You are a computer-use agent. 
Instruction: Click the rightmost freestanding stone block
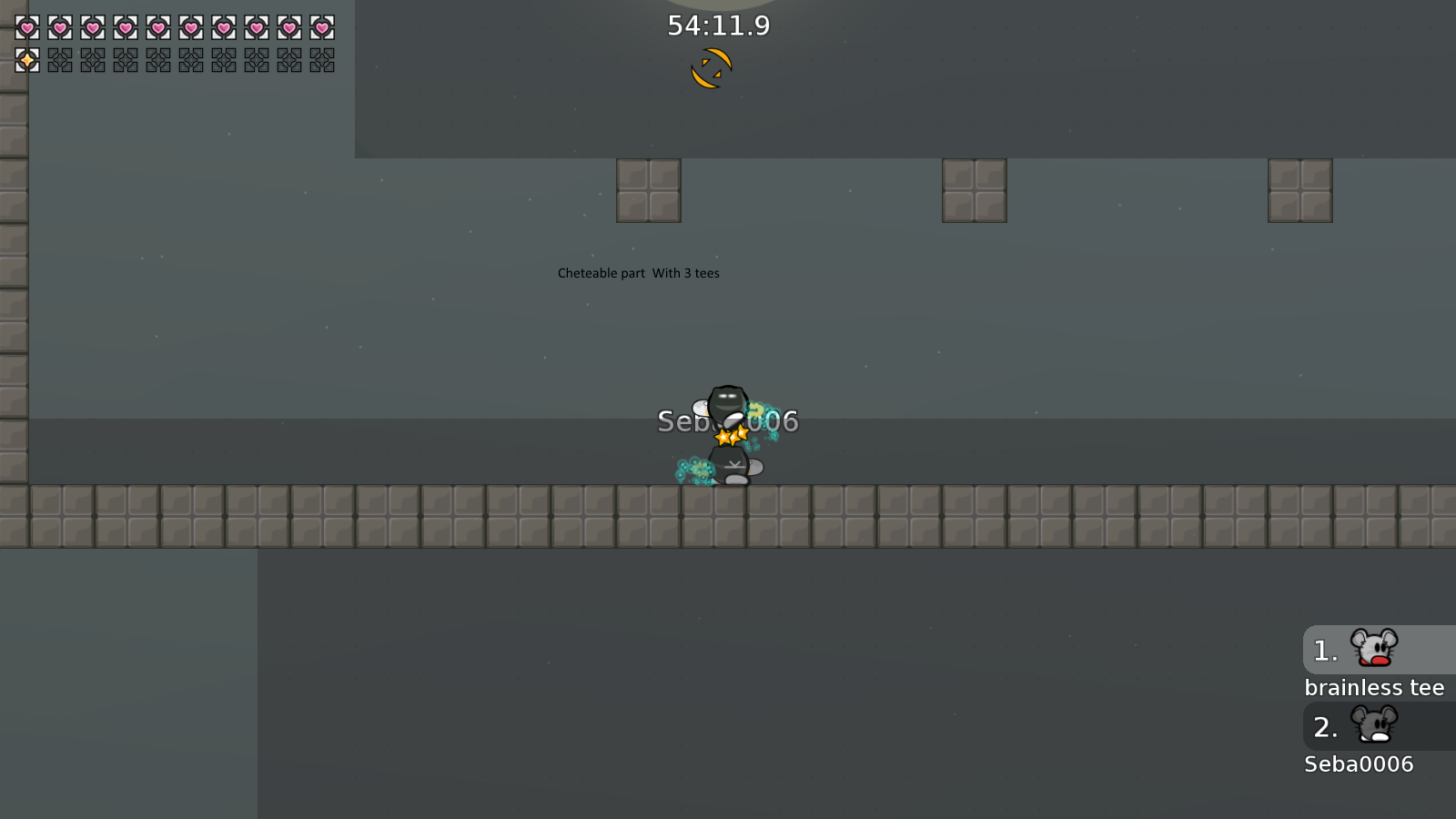[1300, 189]
